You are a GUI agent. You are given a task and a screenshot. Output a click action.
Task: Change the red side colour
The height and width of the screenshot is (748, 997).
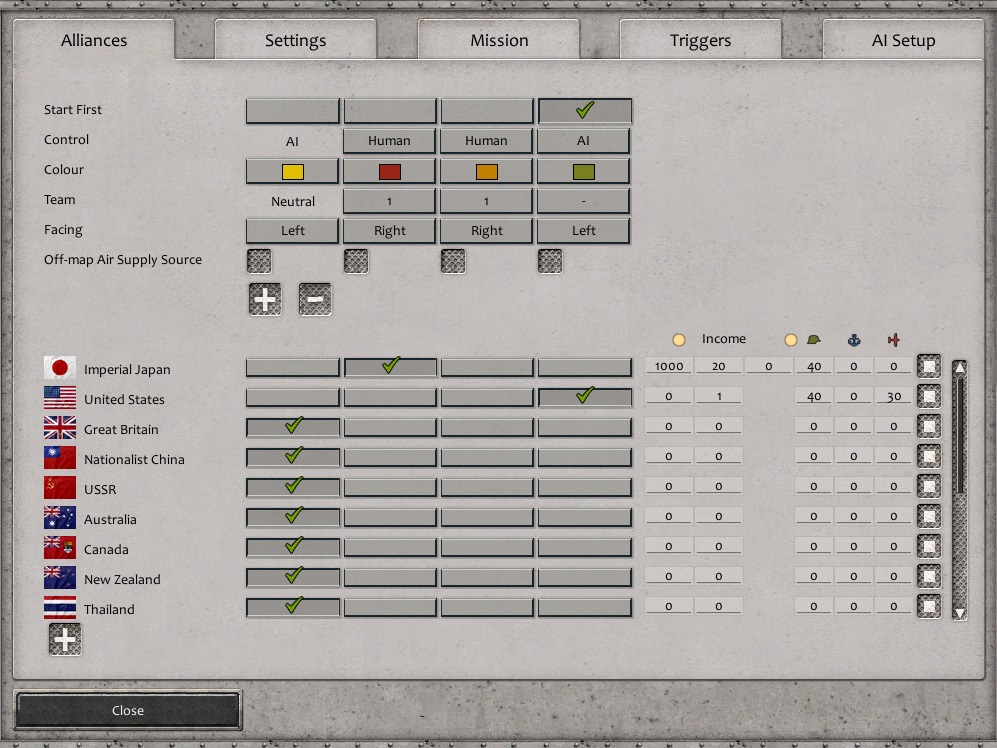(x=390, y=171)
